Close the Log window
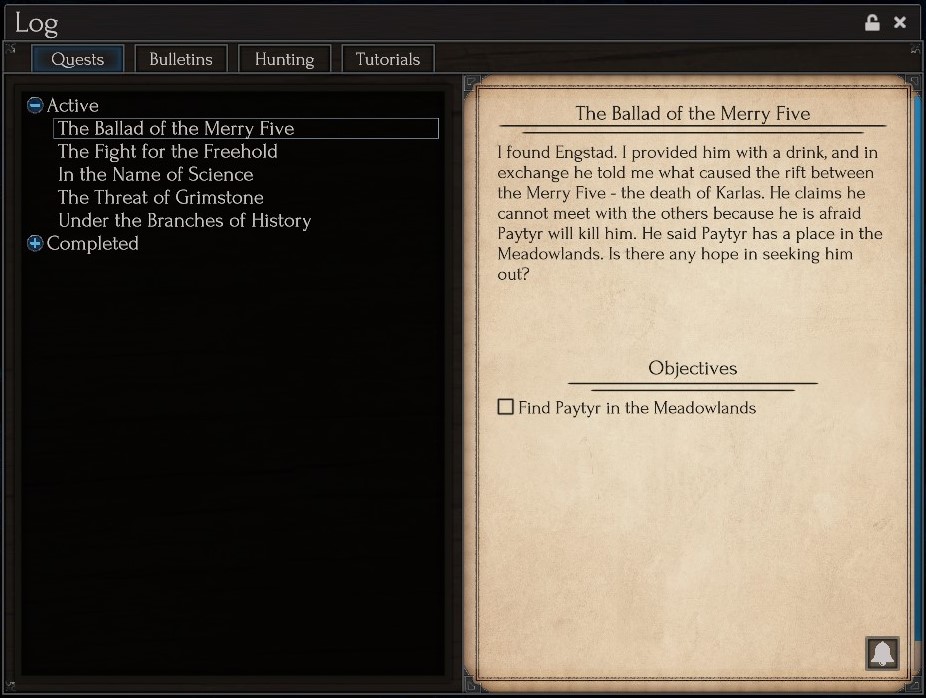This screenshot has width=926, height=698. point(900,22)
